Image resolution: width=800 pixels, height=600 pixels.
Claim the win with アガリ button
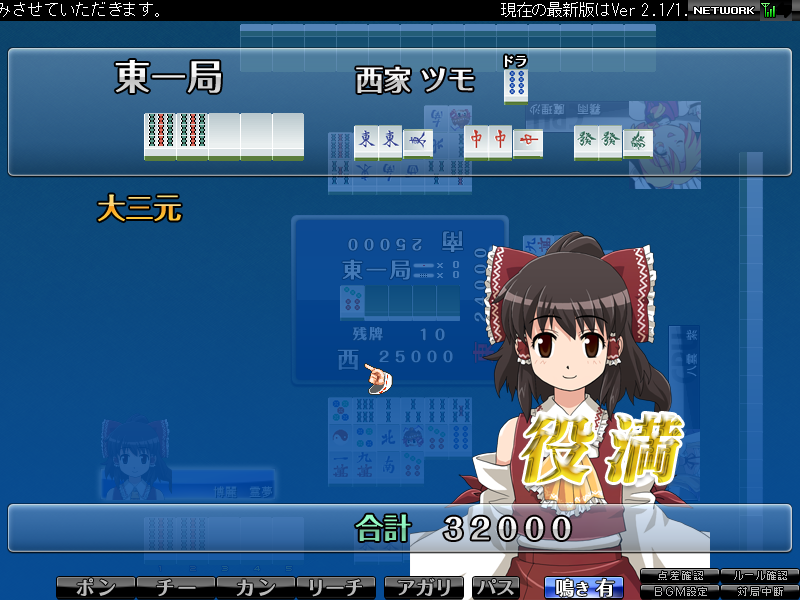pyautogui.click(x=425, y=588)
